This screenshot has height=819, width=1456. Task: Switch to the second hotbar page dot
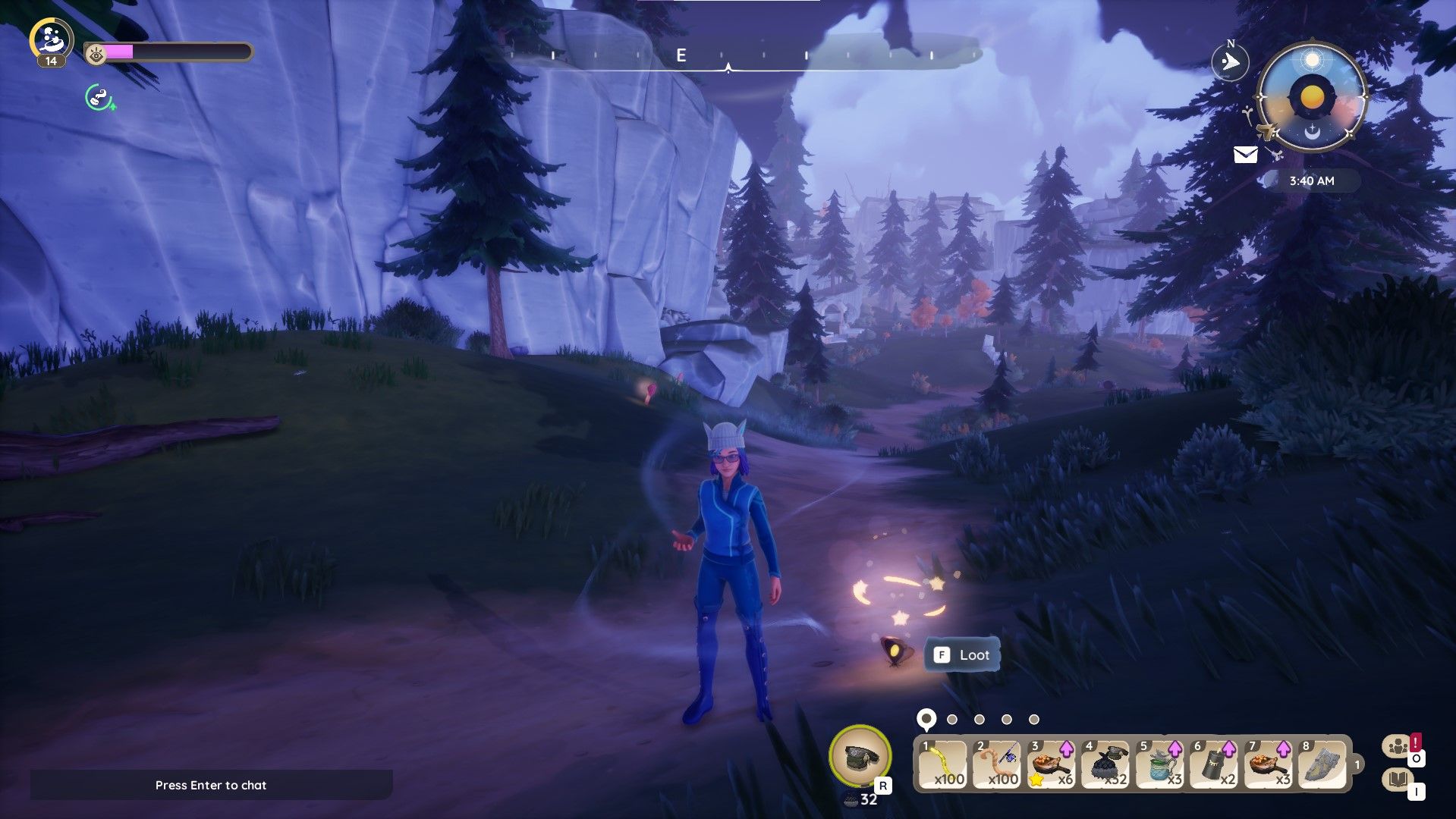click(952, 720)
